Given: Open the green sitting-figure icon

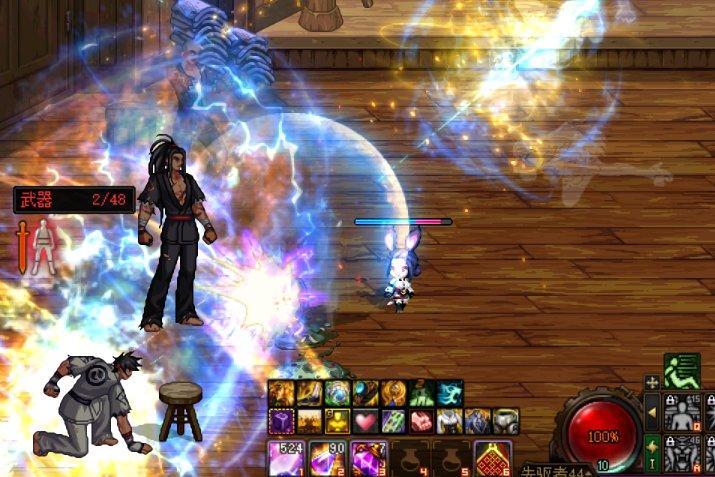Looking at the screenshot, I should tap(681, 371).
